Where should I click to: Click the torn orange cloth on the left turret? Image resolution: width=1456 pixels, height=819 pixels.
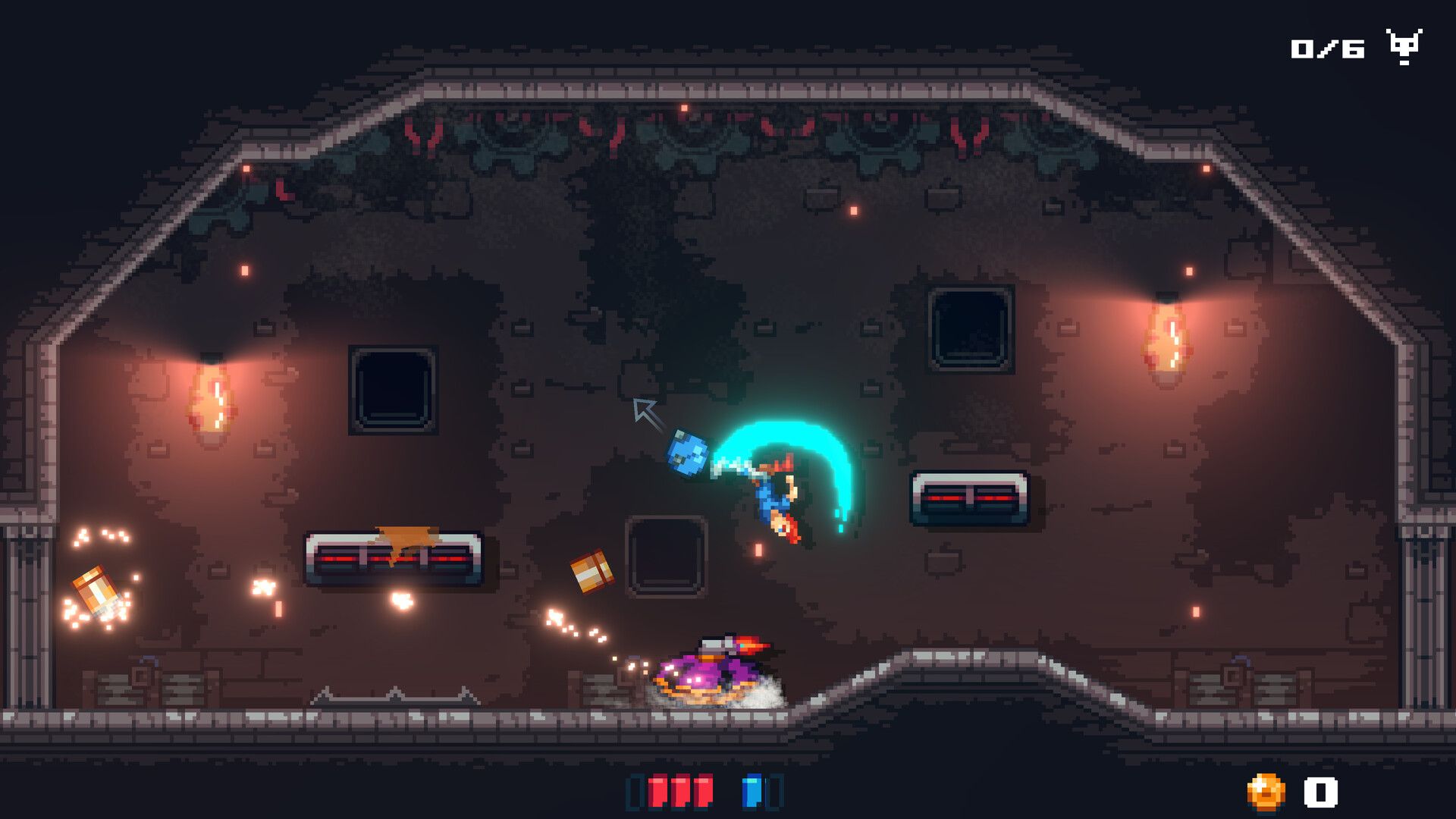click(x=405, y=535)
